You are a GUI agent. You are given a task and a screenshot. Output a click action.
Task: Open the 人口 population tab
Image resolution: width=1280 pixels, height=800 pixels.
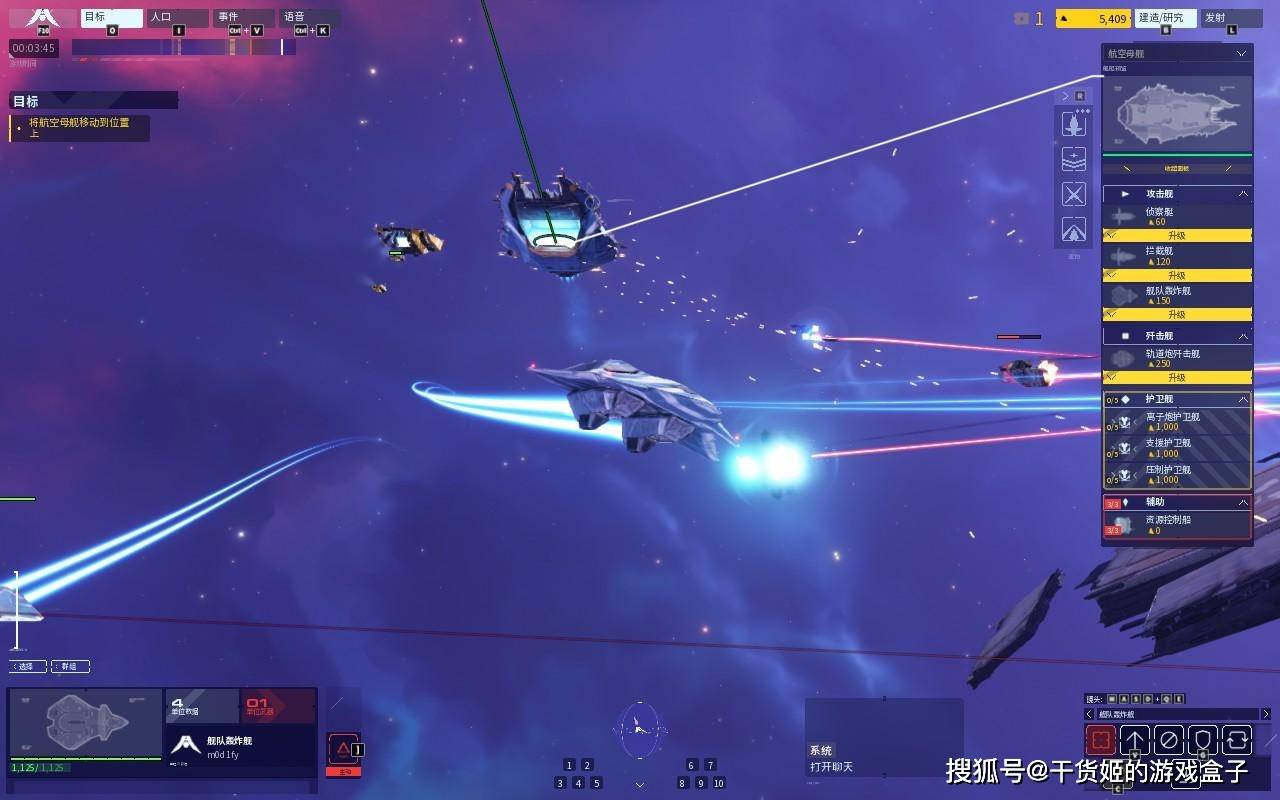coord(177,17)
